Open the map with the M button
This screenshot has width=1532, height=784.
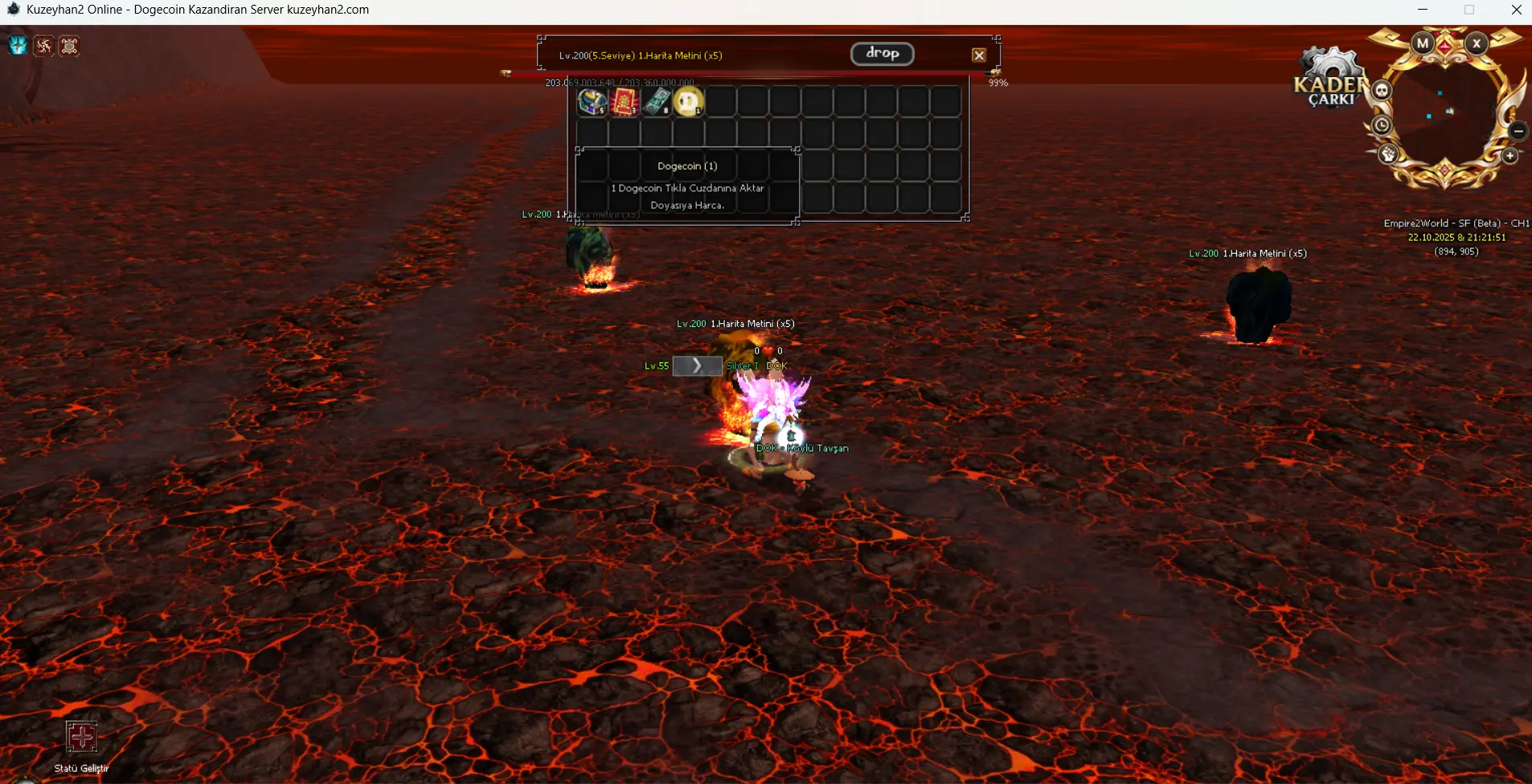[x=1423, y=43]
